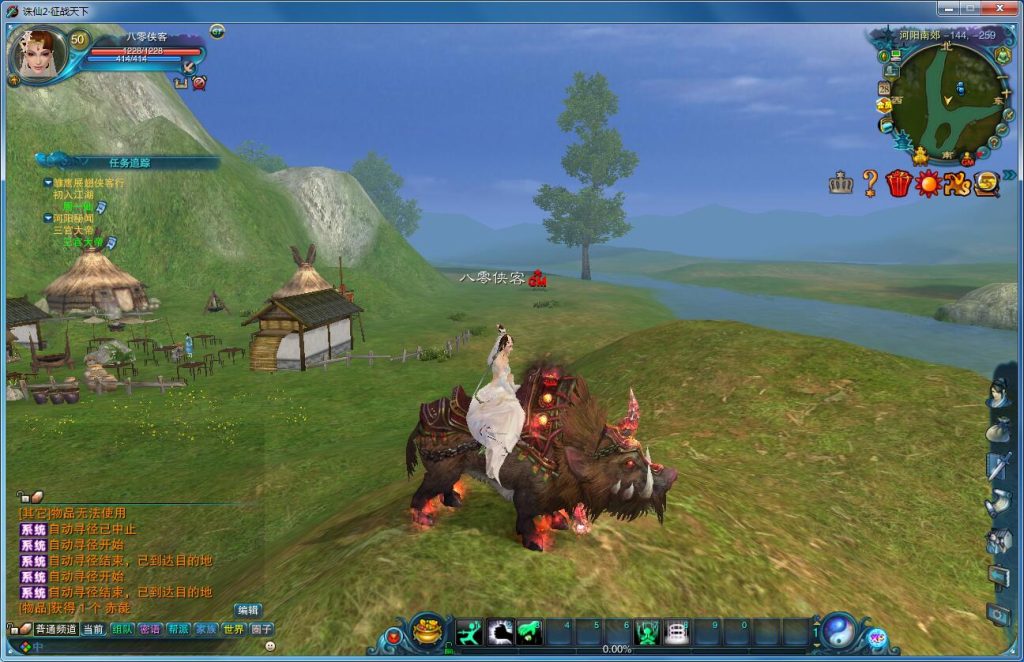Open the gold treasure pot at hotbar left
Viewport: 1024px width, 662px height.
click(x=428, y=632)
